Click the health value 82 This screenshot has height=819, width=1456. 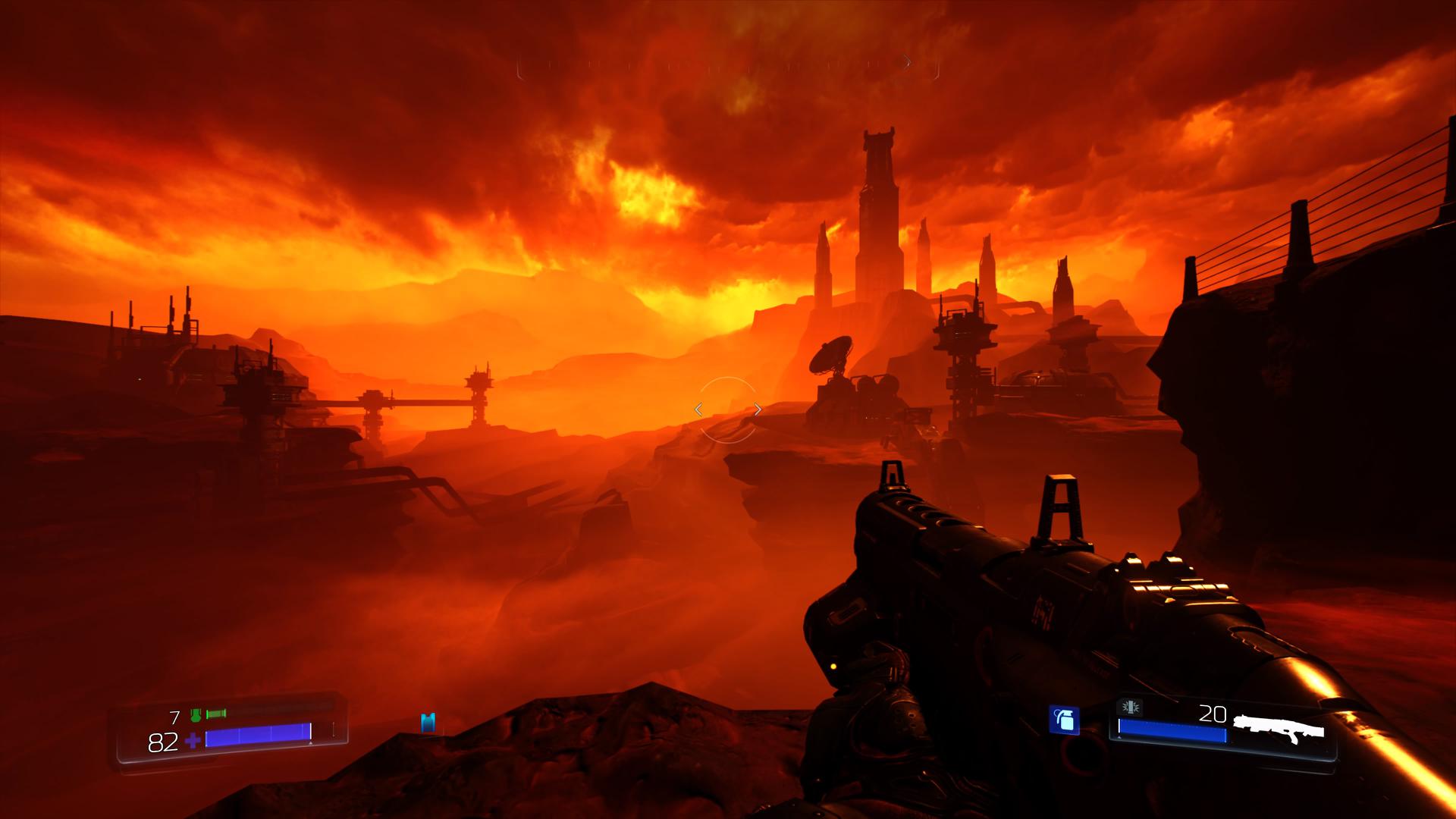pyautogui.click(x=162, y=742)
